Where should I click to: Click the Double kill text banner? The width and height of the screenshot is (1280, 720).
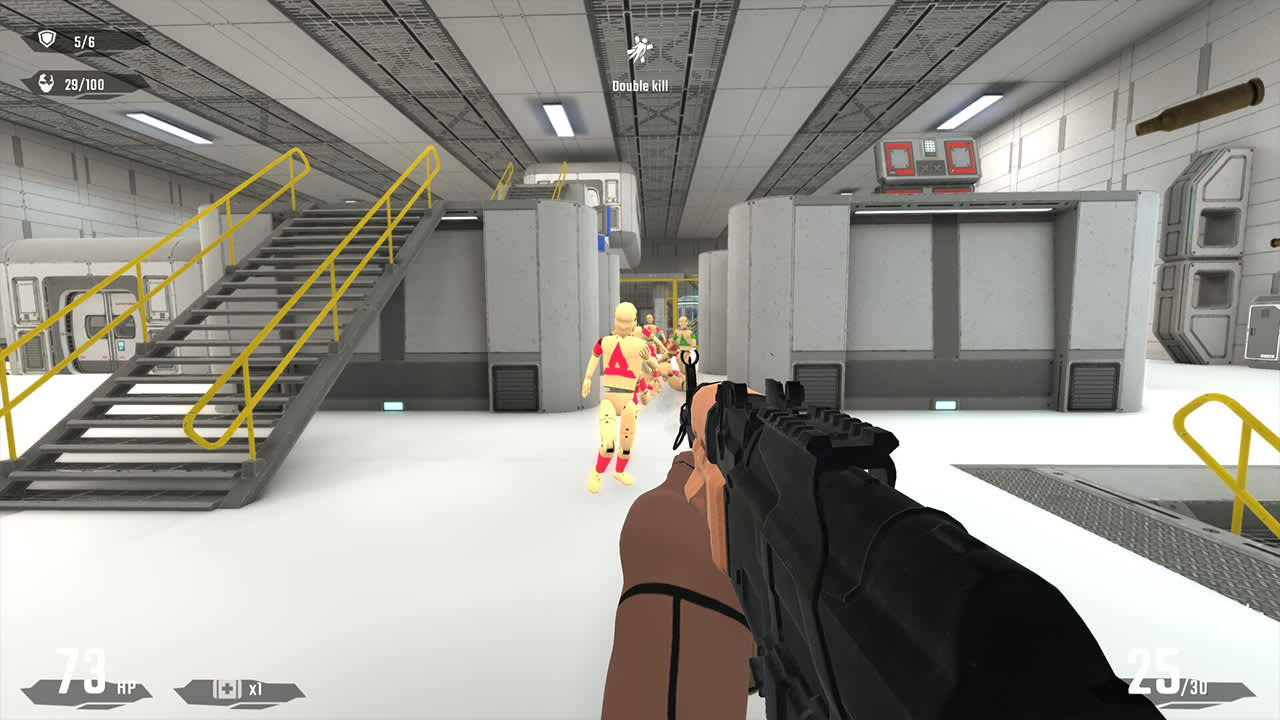coord(643,84)
